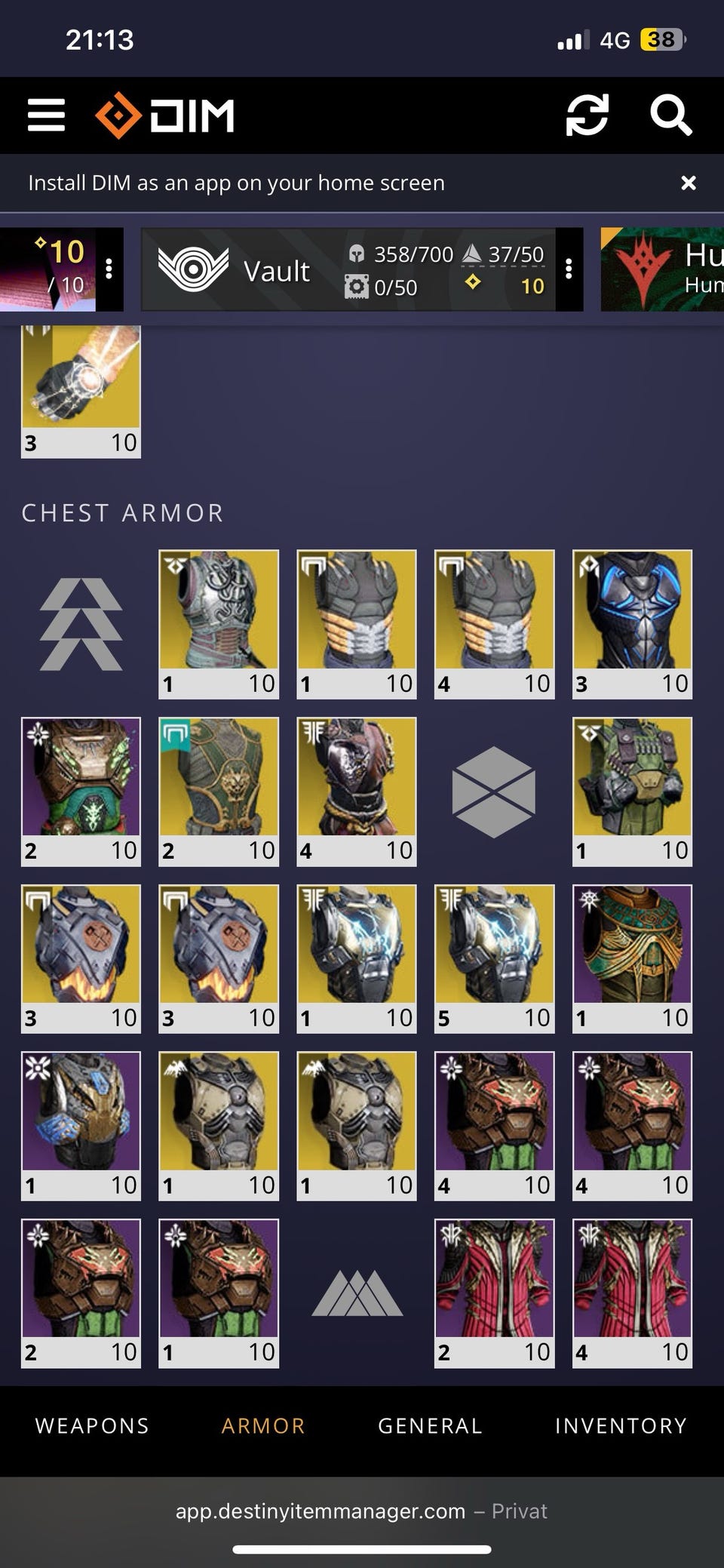724x1568 pixels.
Task: Open the Inventory tab
Action: [x=621, y=1425]
